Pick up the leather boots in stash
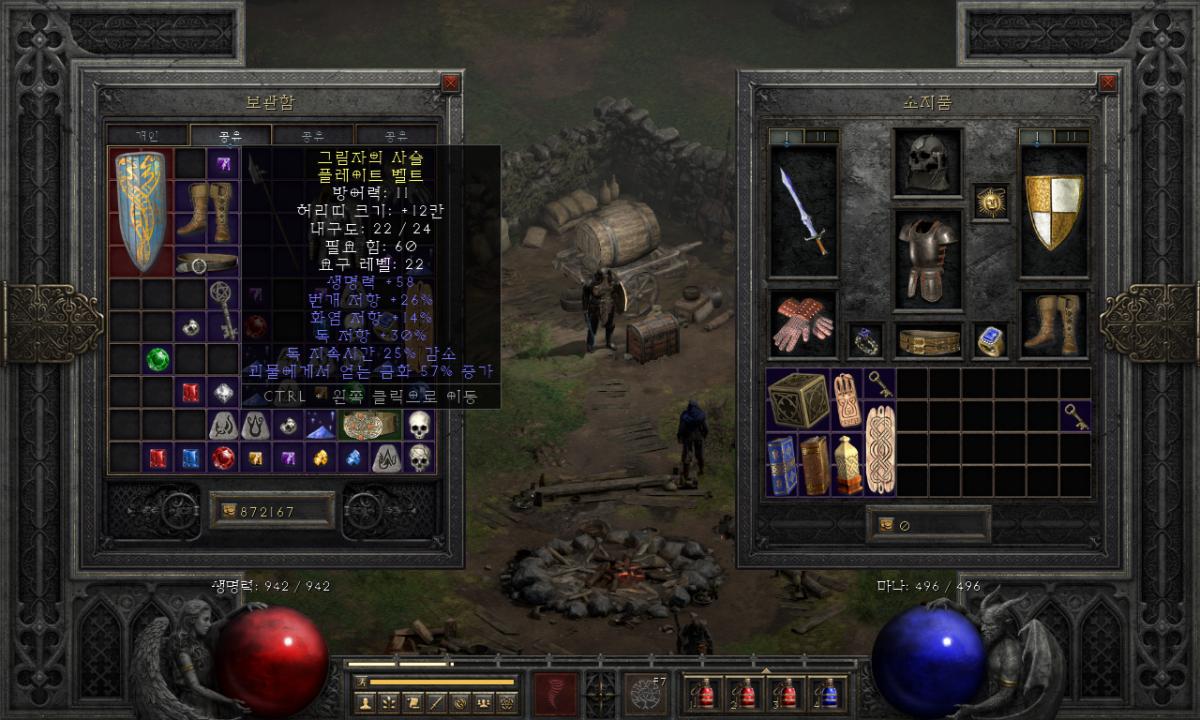 pyautogui.click(x=207, y=210)
